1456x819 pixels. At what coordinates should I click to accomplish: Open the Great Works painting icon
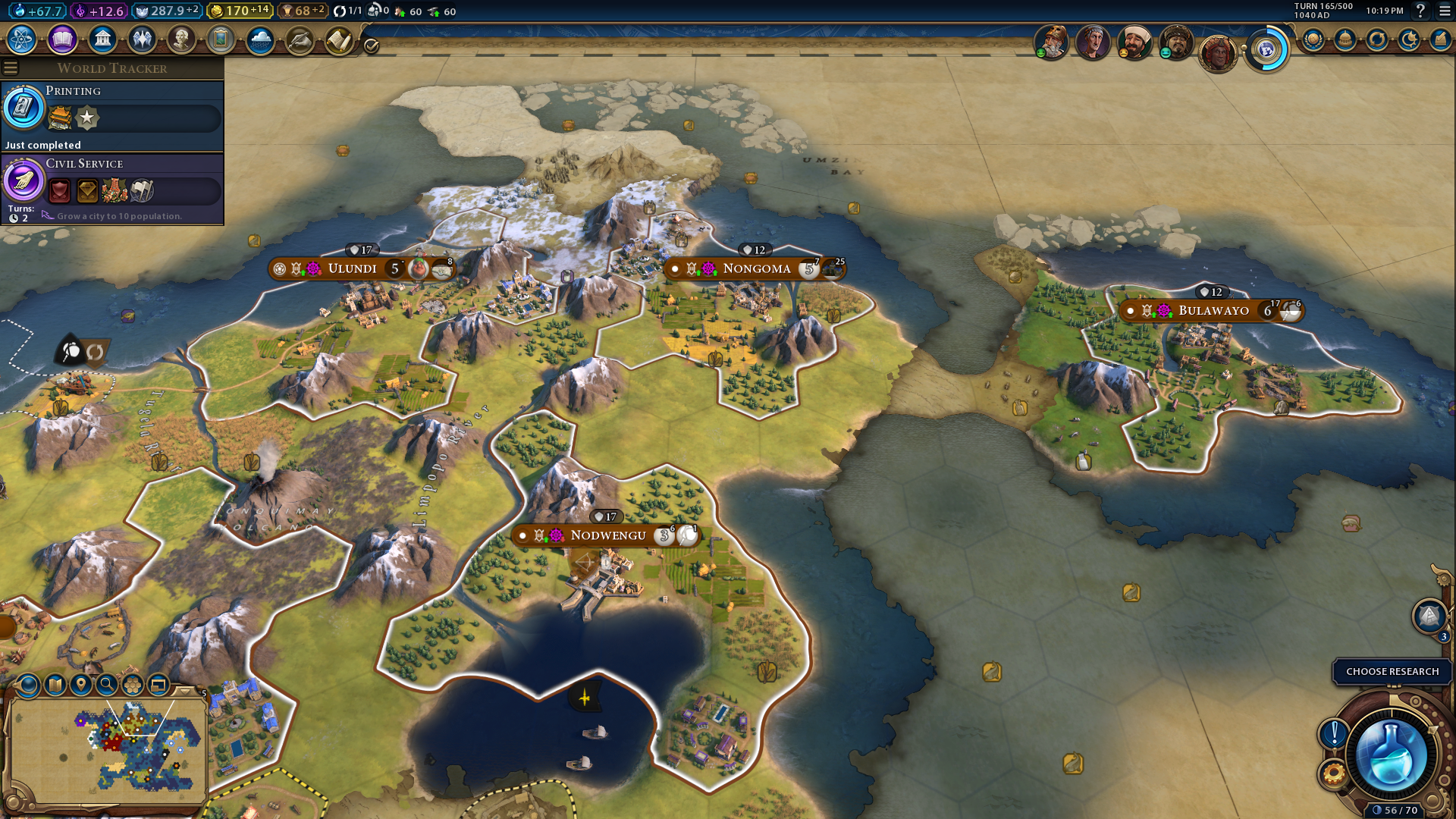click(x=221, y=39)
